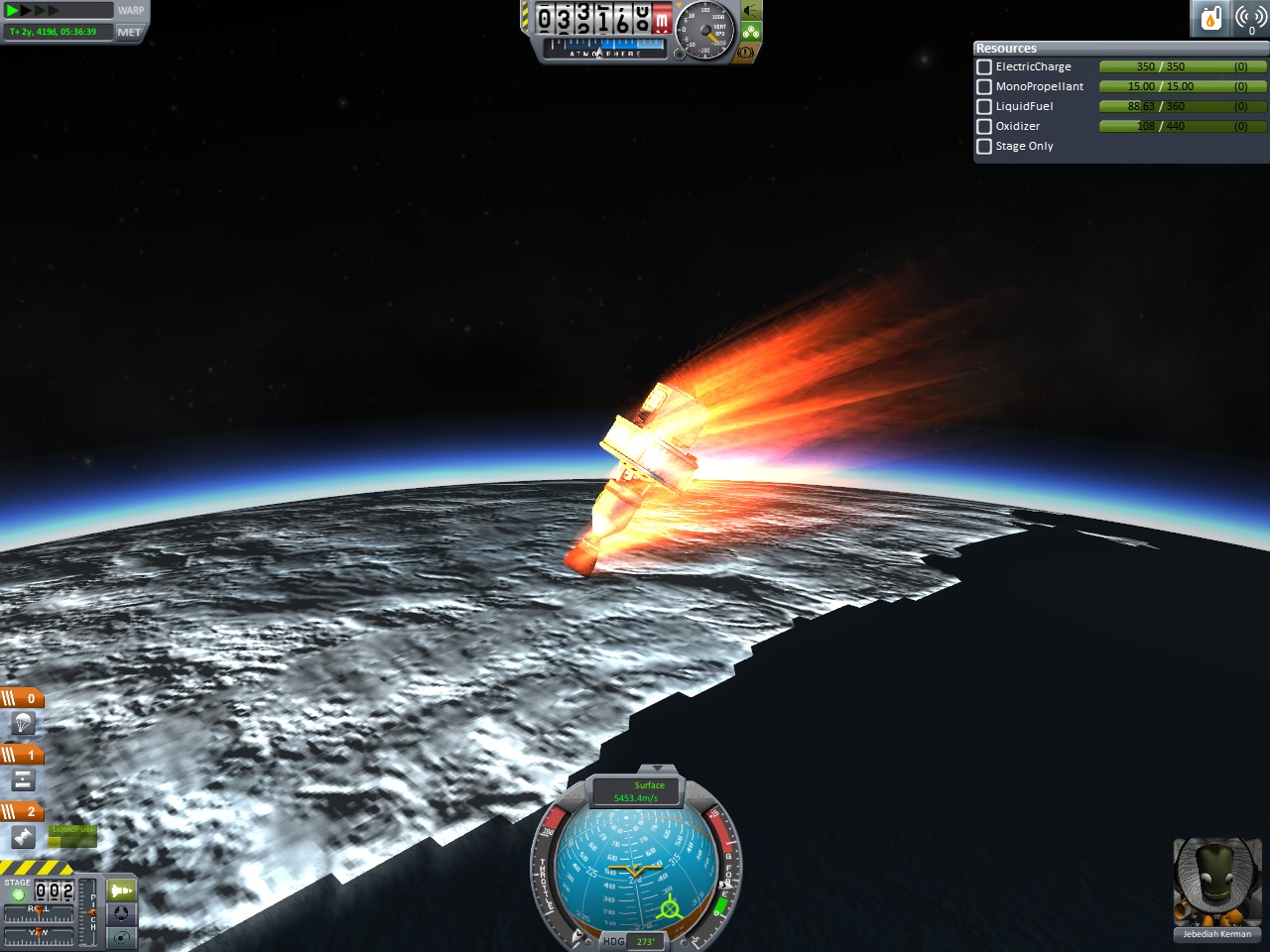The width and height of the screenshot is (1270, 952).
Task: Open the map view button
Action: pos(121,937)
